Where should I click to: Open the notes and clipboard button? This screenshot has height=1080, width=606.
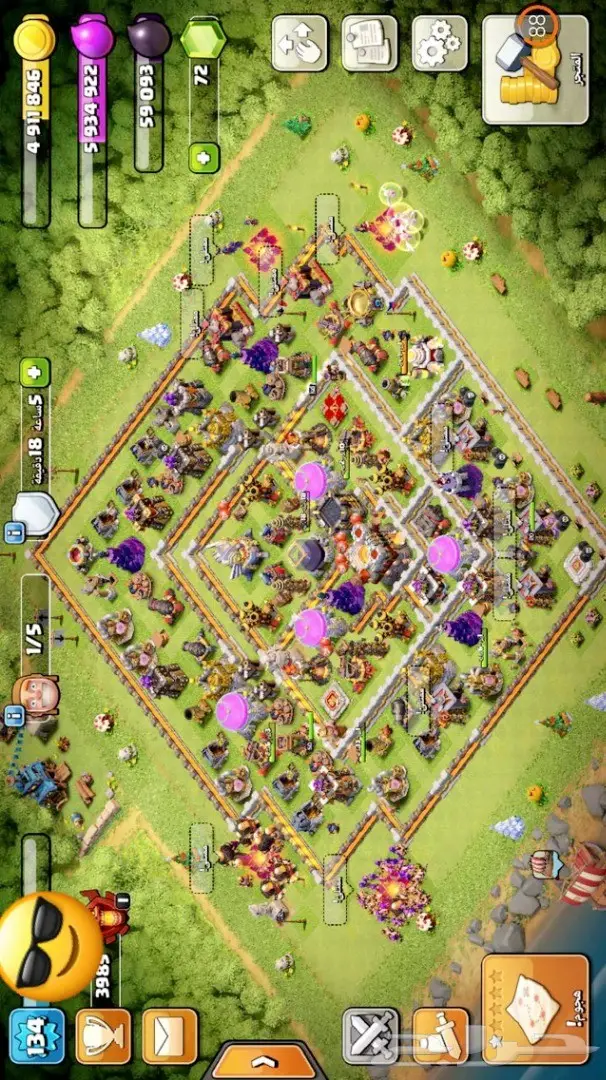click(x=369, y=43)
